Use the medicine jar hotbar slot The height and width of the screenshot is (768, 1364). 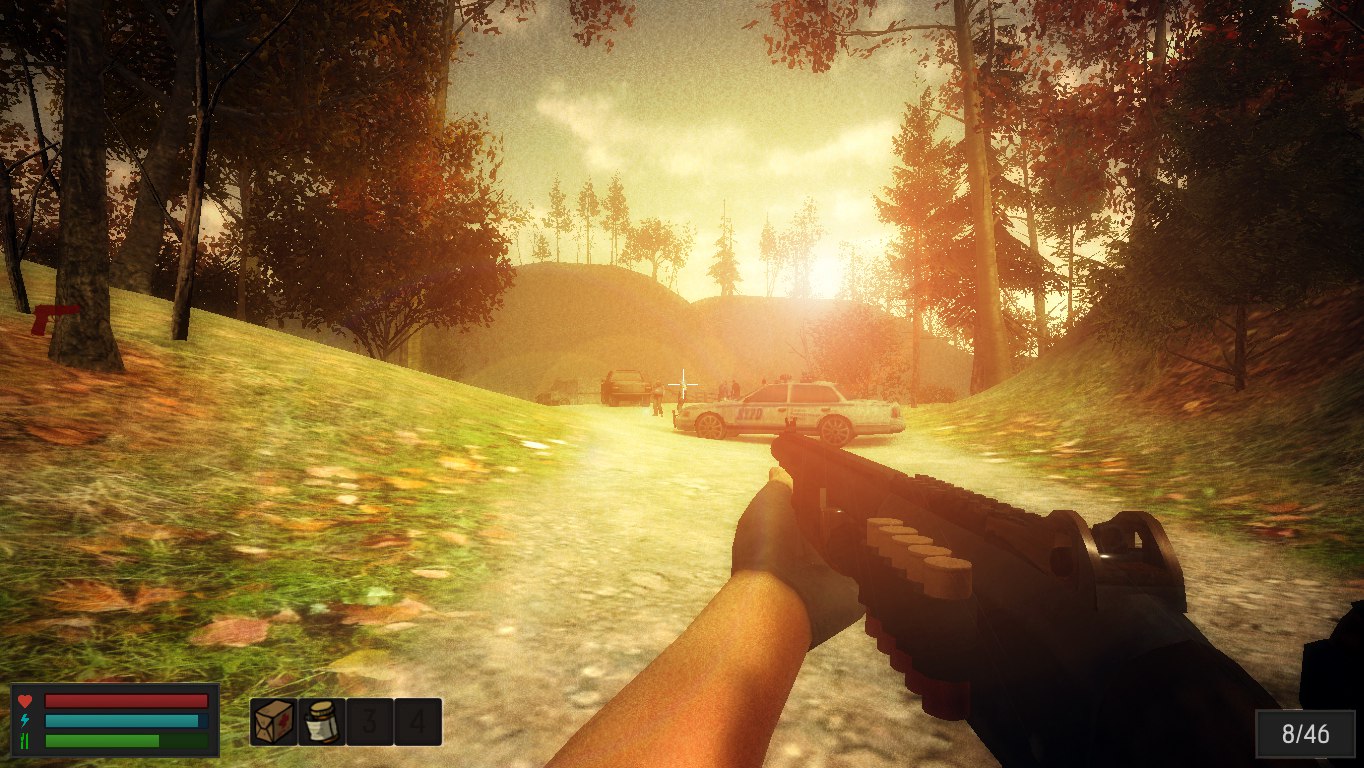tap(322, 721)
